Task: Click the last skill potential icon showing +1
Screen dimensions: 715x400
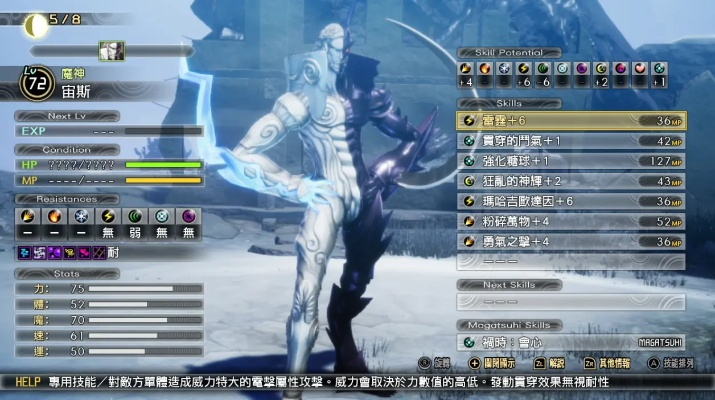Action: click(x=659, y=68)
